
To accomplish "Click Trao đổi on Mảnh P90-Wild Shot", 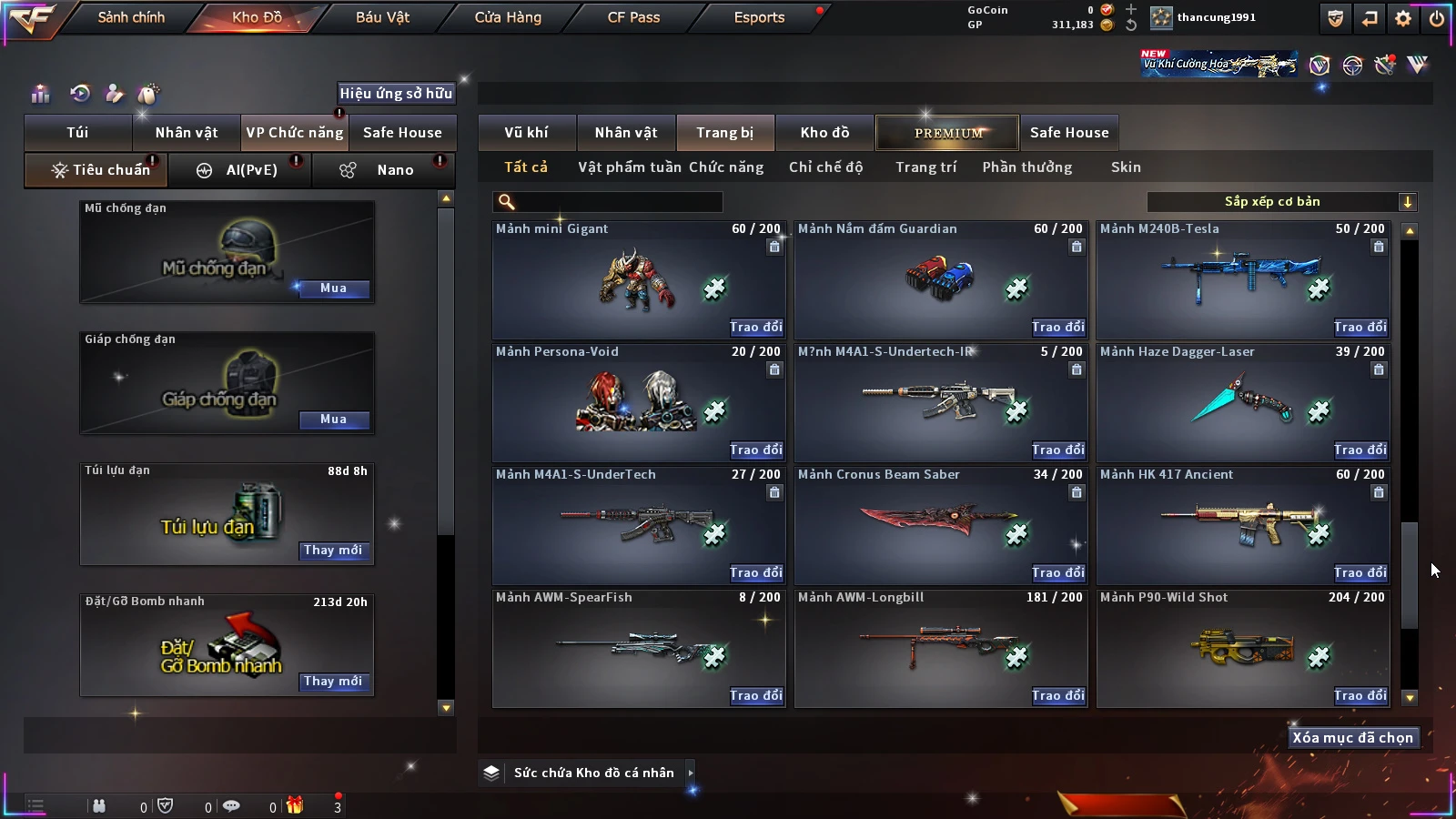I will pos(1360,695).
